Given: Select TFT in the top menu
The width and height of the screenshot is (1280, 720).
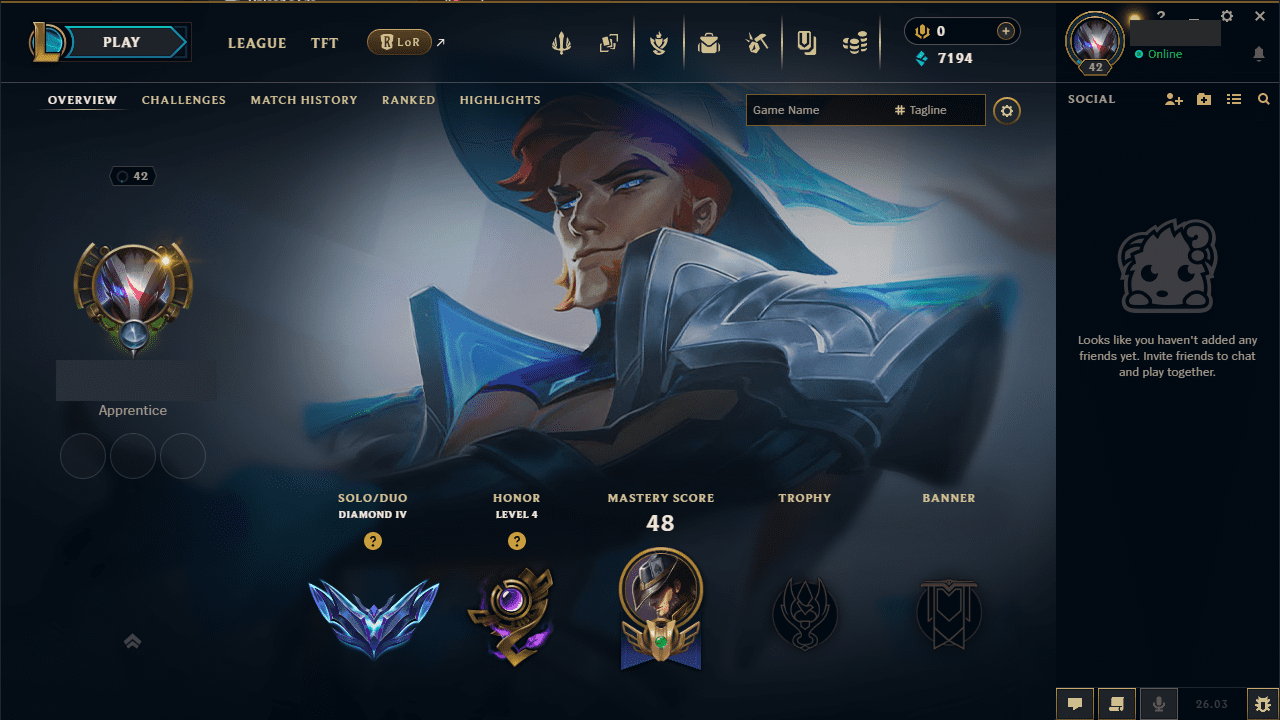Looking at the screenshot, I should click(324, 43).
